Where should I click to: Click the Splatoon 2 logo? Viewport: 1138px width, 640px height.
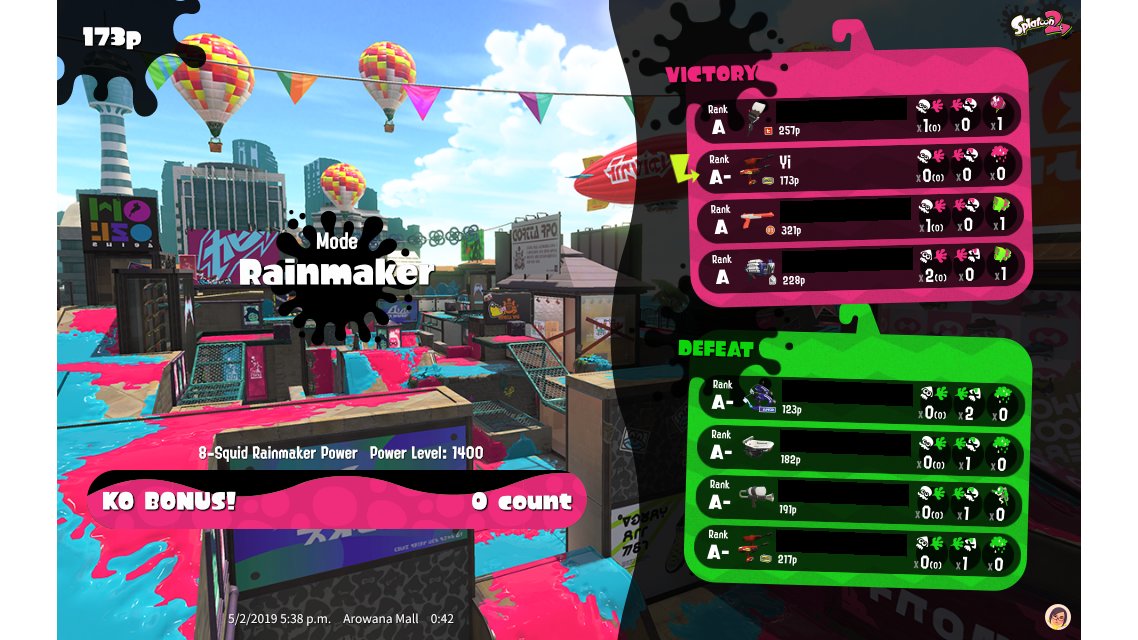tap(1043, 24)
